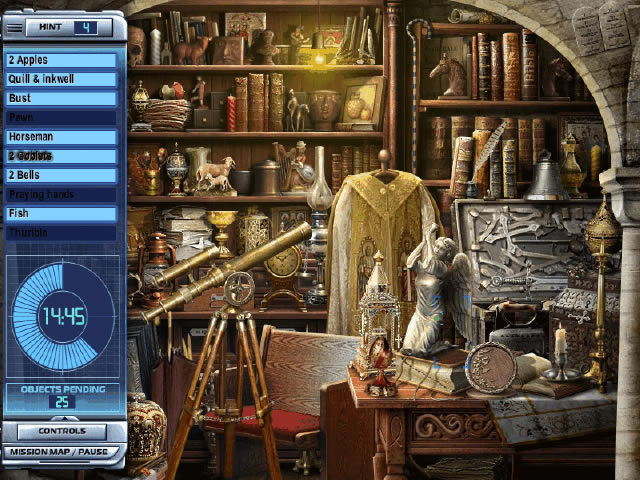This screenshot has height=480, width=640.
Task: Select '2 Apples' in the object list
Action: coord(62,60)
